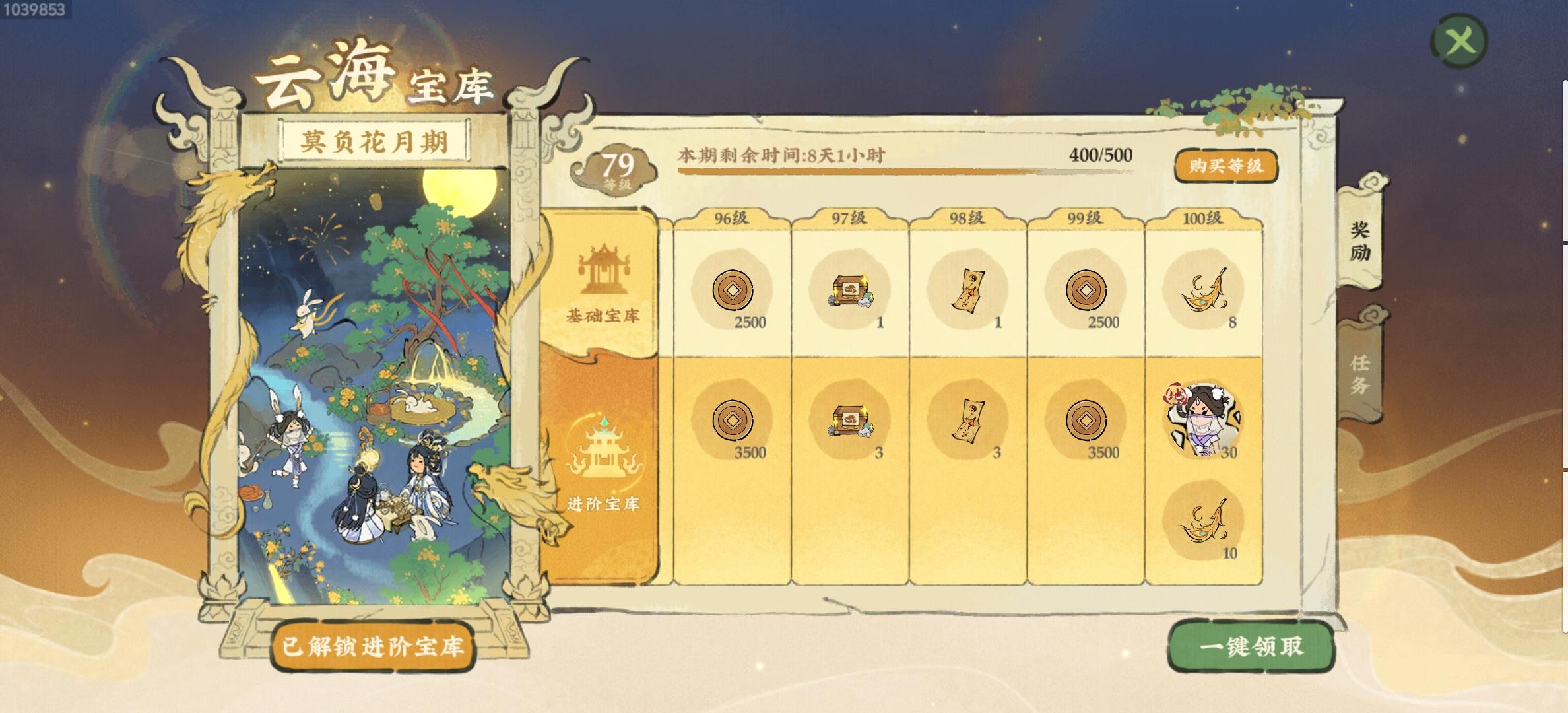Click the 10 feathers reward in bottom row
The height and width of the screenshot is (713, 1568).
[x=1202, y=522]
